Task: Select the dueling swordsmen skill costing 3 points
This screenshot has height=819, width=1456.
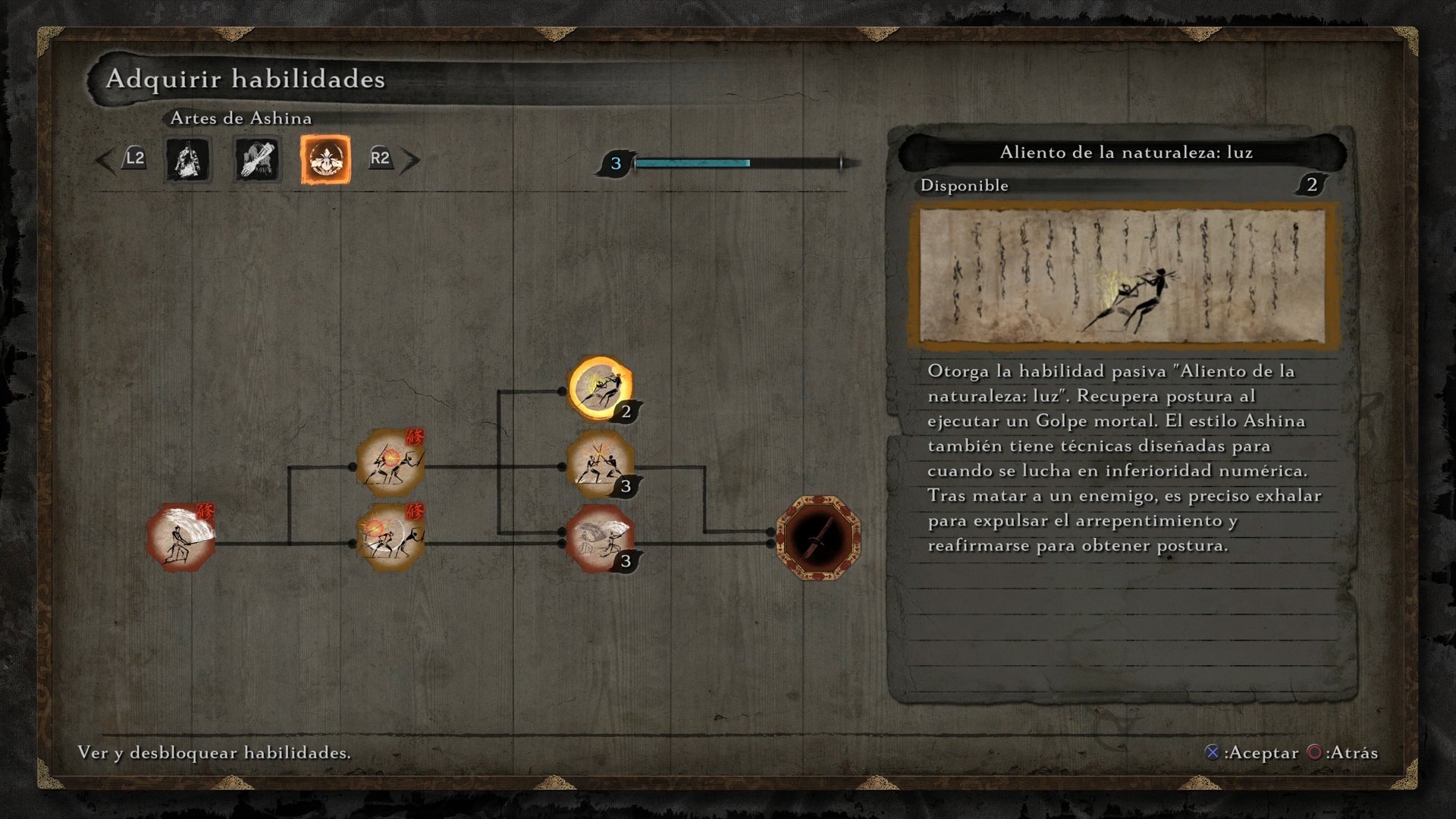Action: click(599, 464)
